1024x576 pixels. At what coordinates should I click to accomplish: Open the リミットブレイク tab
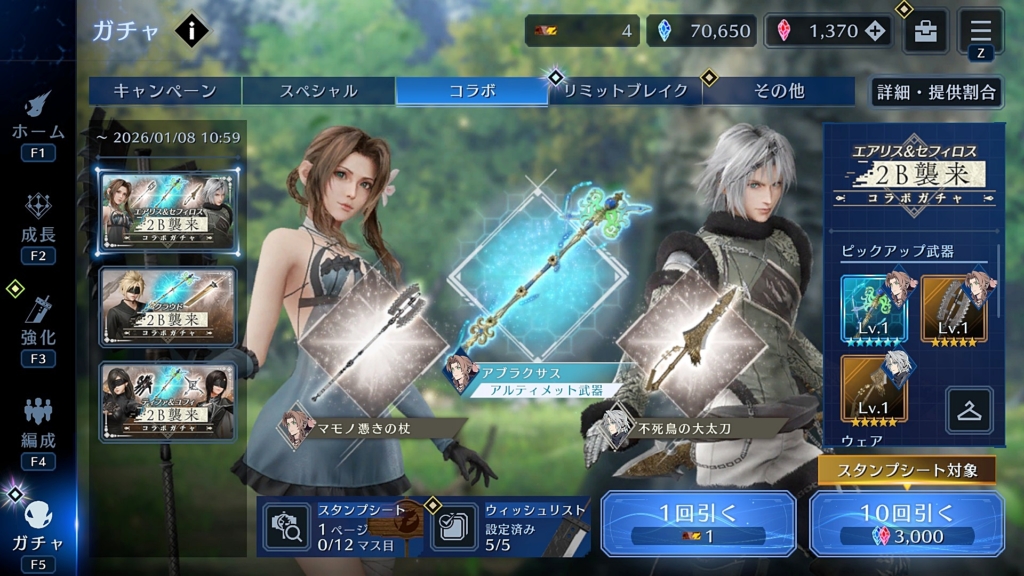tap(625, 91)
